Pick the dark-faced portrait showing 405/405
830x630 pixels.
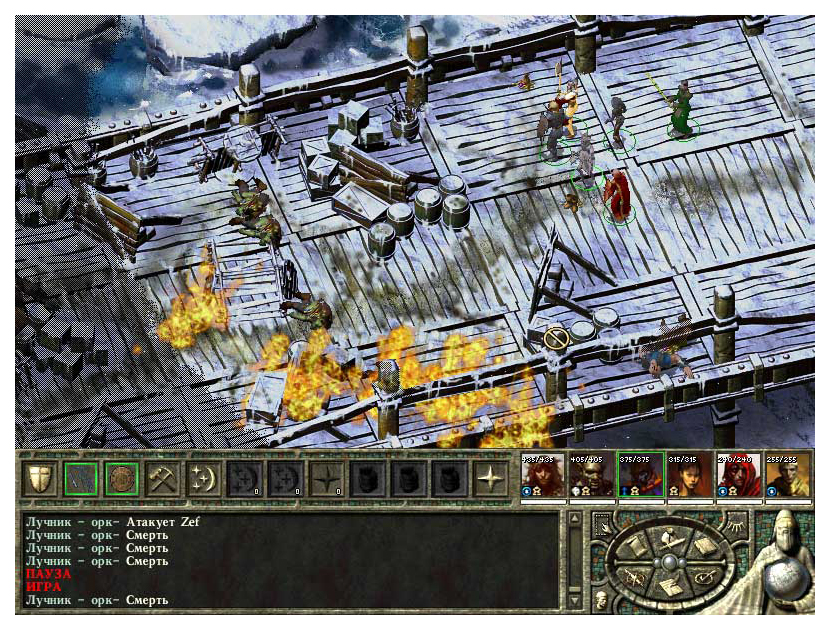click(590, 477)
